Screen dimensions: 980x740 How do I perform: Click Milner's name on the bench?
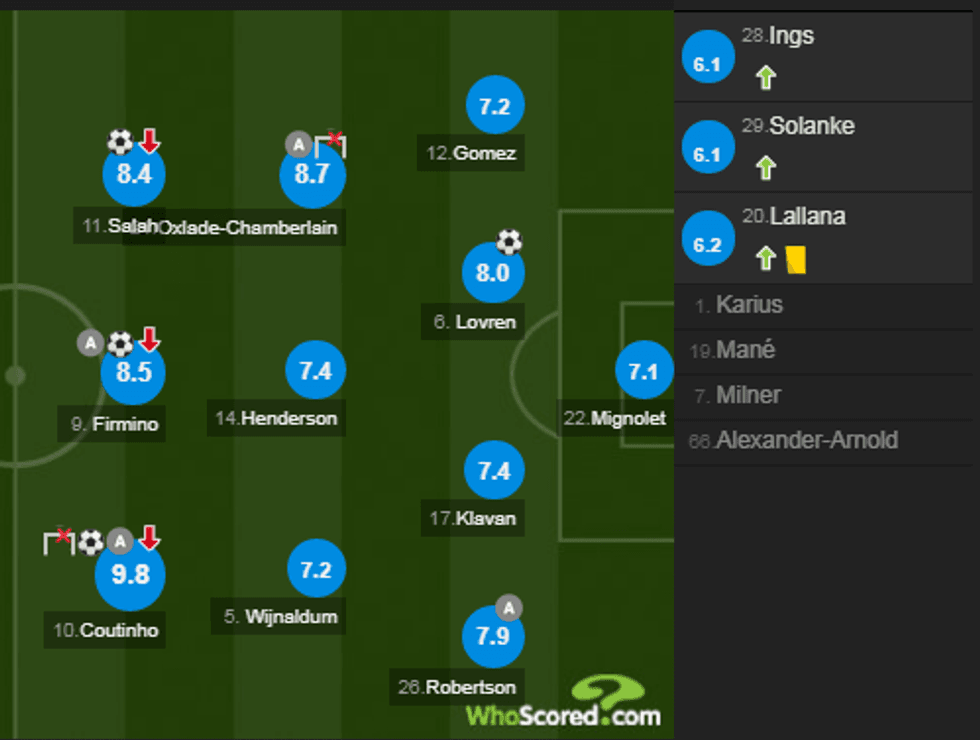click(x=748, y=395)
